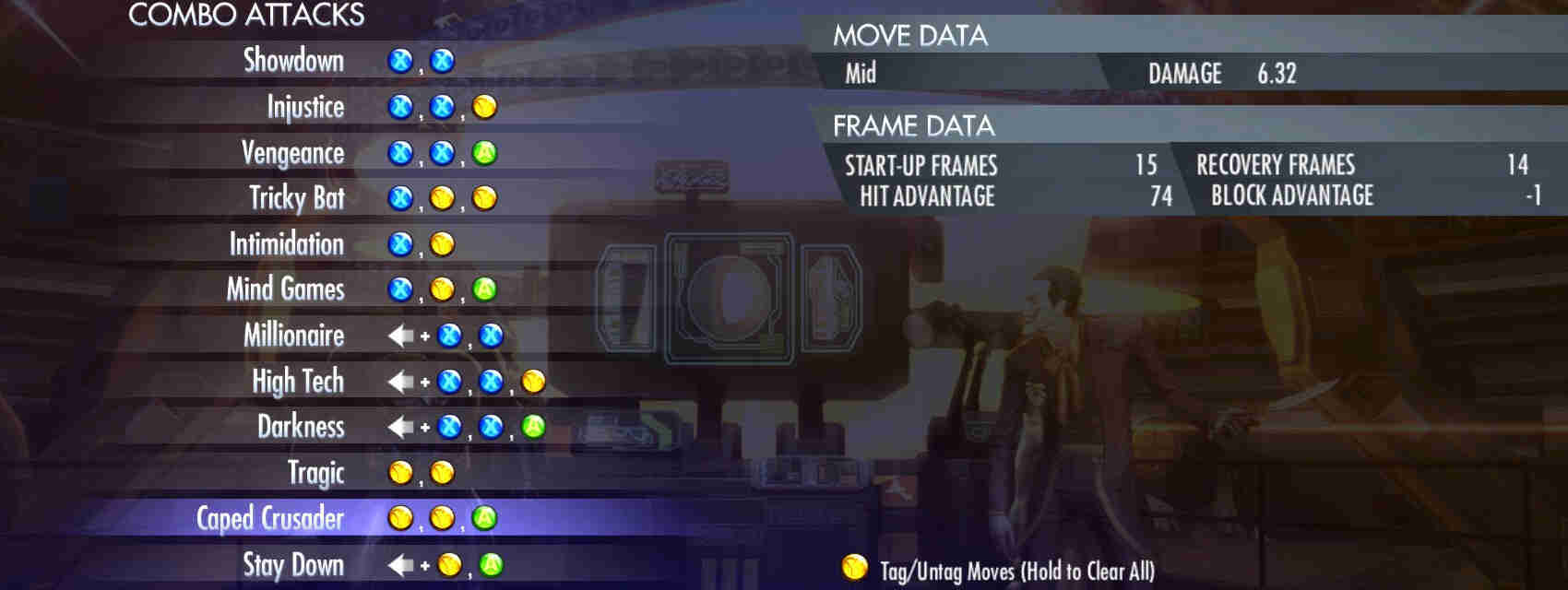Click the highlighted Caped Crusader move
Viewport: 1568px width, 590px height.
click(269, 518)
